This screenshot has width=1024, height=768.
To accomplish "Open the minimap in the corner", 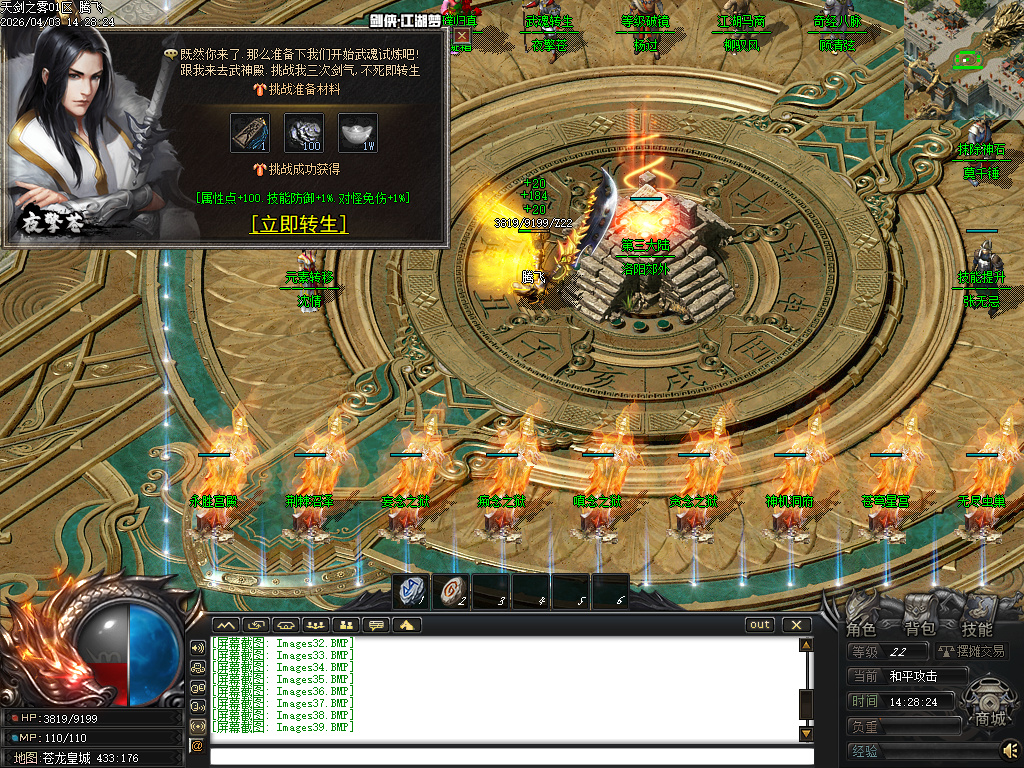I will [964, 60].
